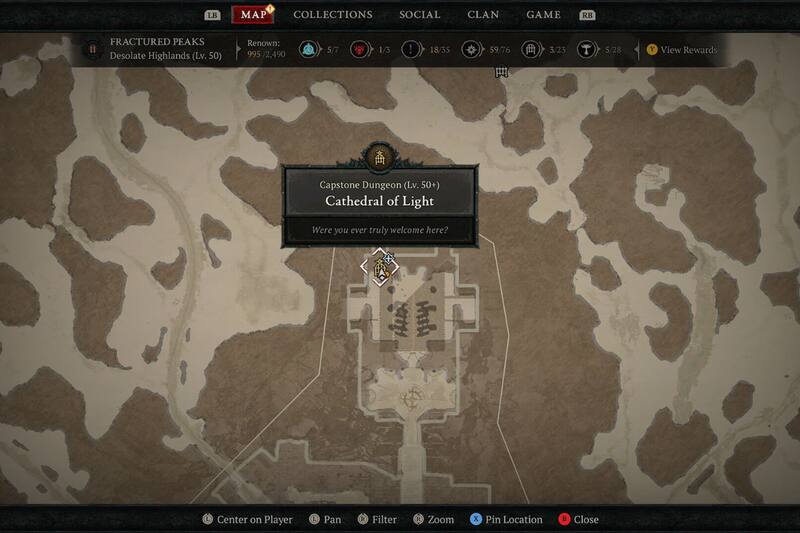Select the dungeons completed progress icon

point(528,49)
